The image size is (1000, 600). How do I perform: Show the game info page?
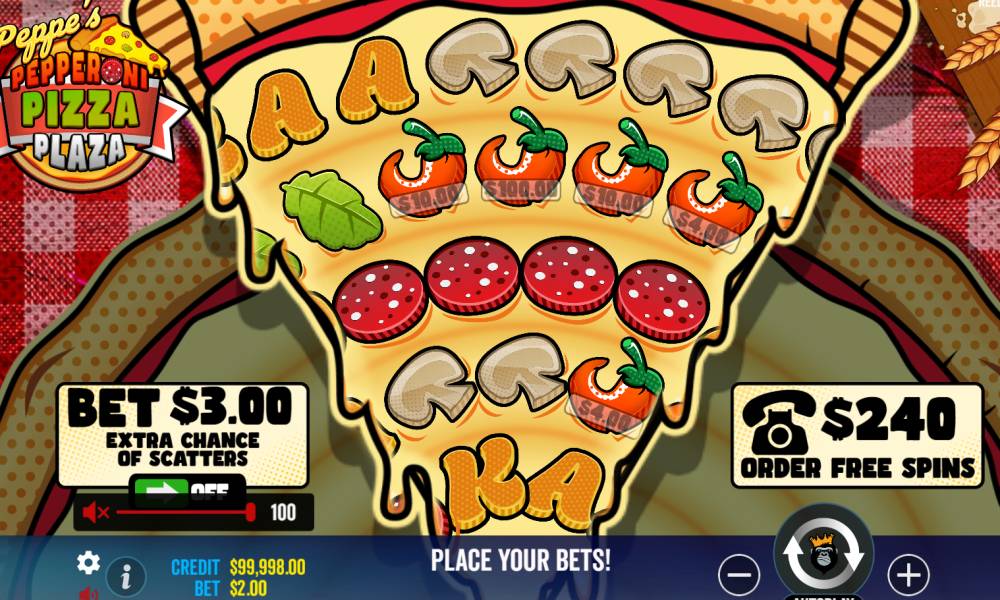(126, 576)
